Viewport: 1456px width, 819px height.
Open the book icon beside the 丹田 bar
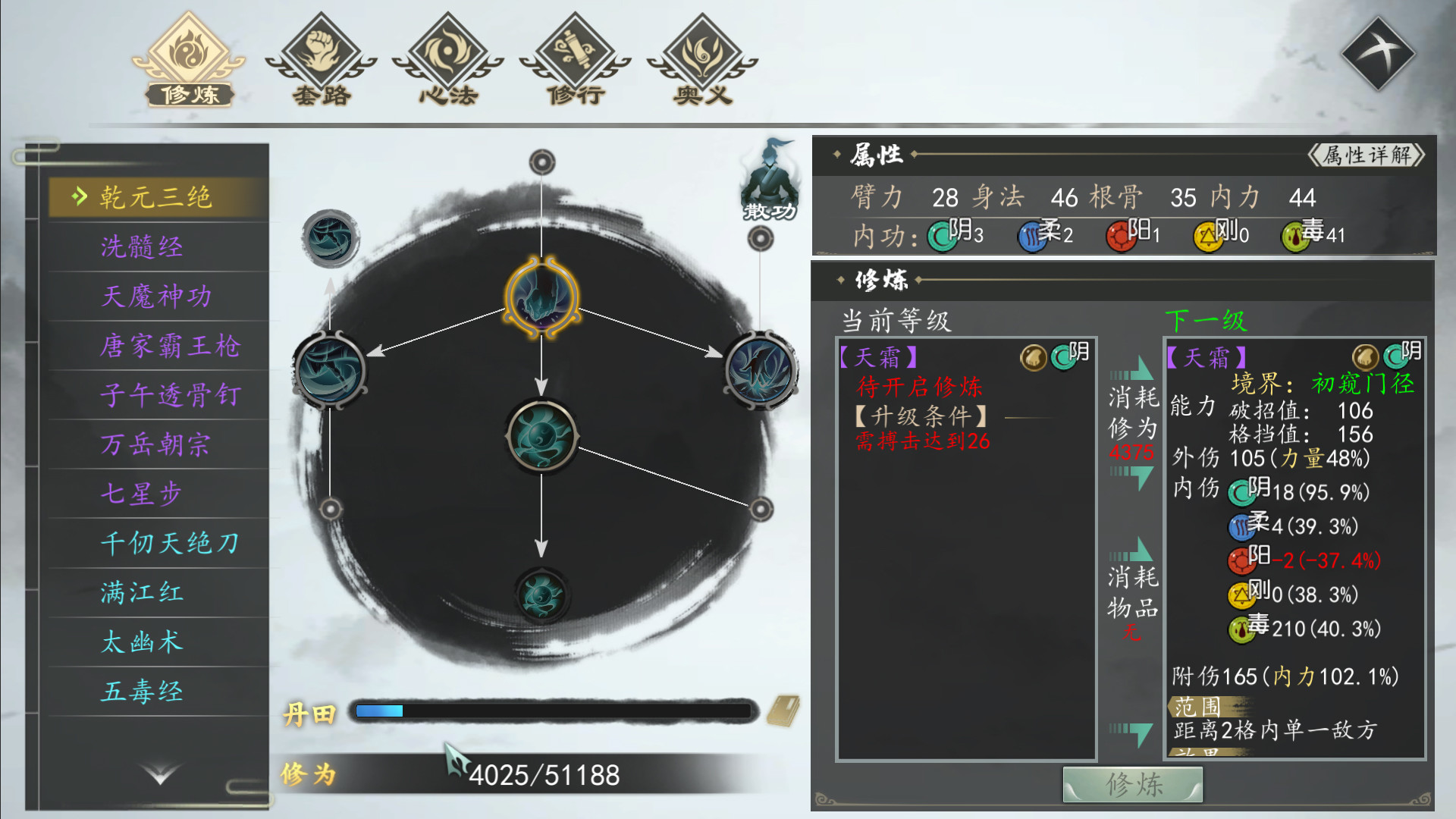pos(785,711)
